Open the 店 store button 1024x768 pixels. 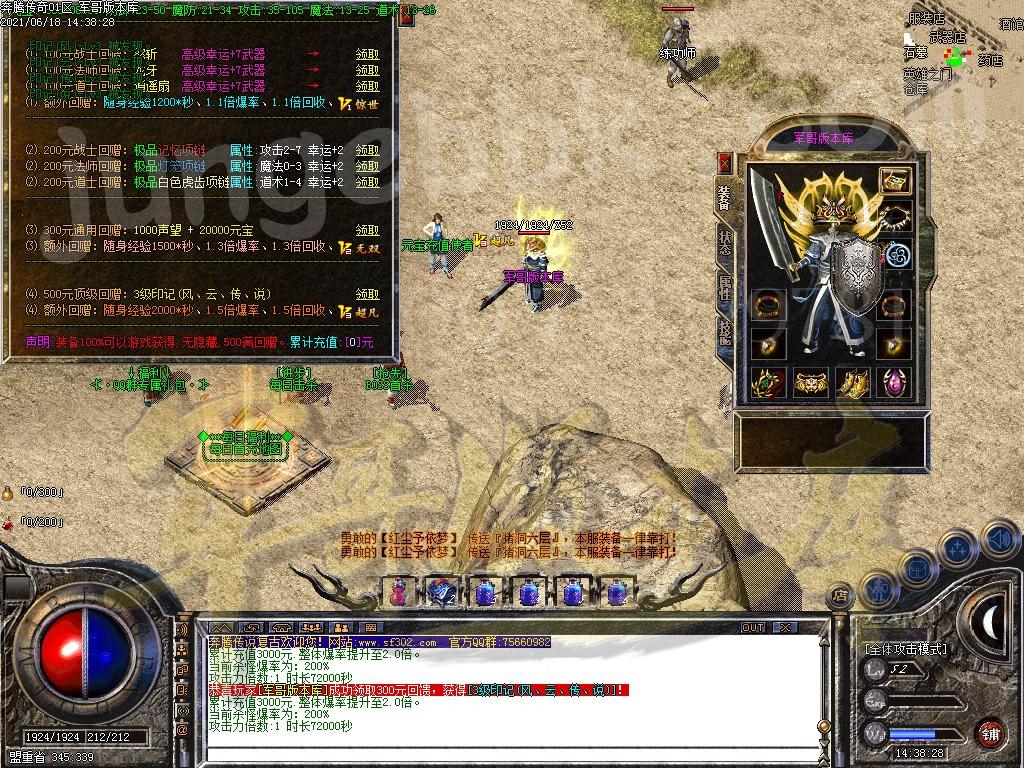click(x=840, y=595)
